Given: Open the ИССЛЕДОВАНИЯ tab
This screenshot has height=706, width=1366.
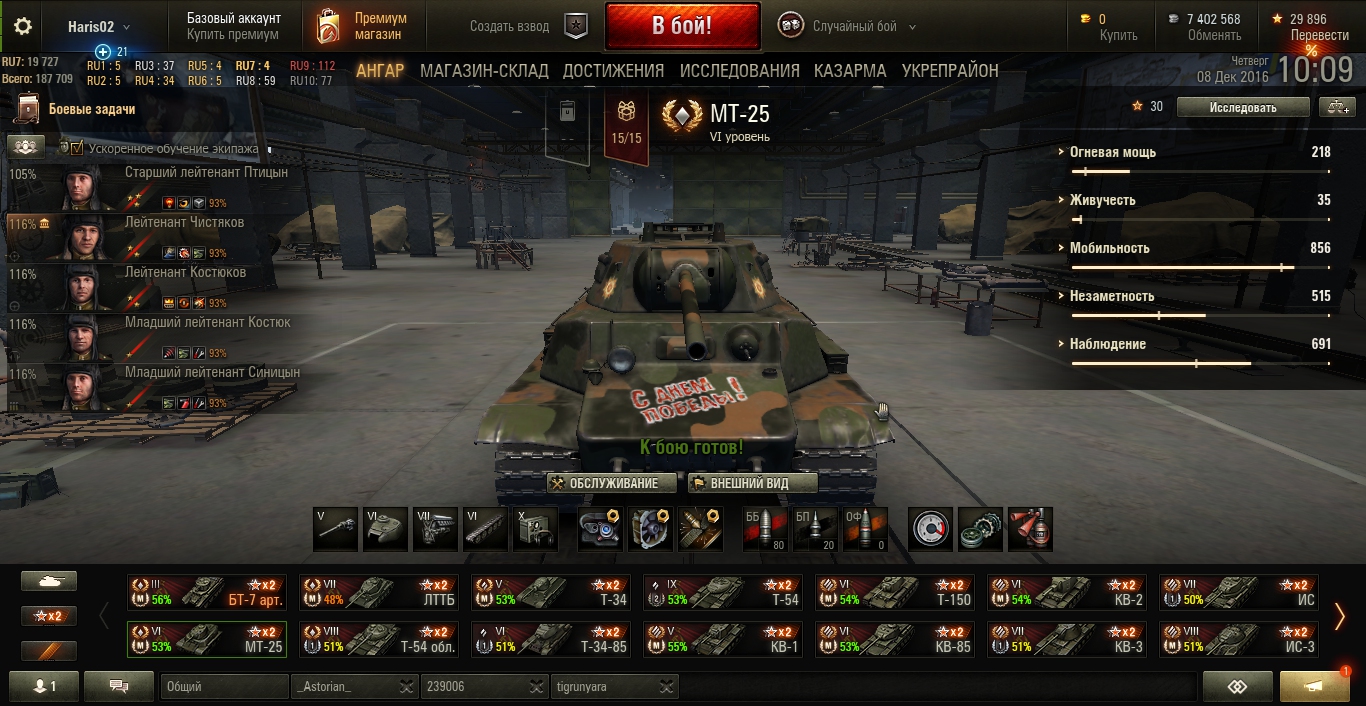Looking at the screenshot, I should [739, 71].
